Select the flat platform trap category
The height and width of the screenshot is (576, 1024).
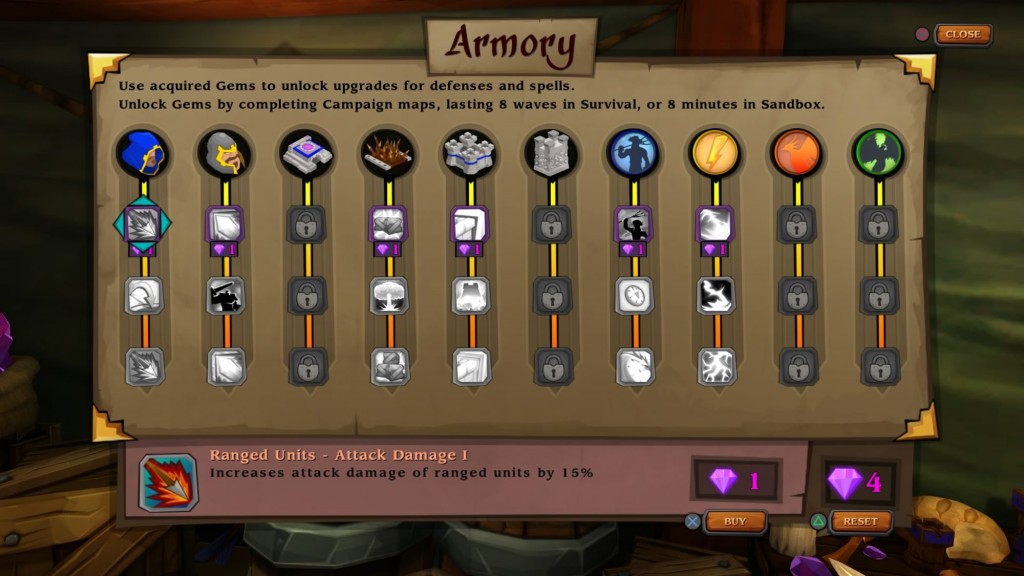[308, 153]
